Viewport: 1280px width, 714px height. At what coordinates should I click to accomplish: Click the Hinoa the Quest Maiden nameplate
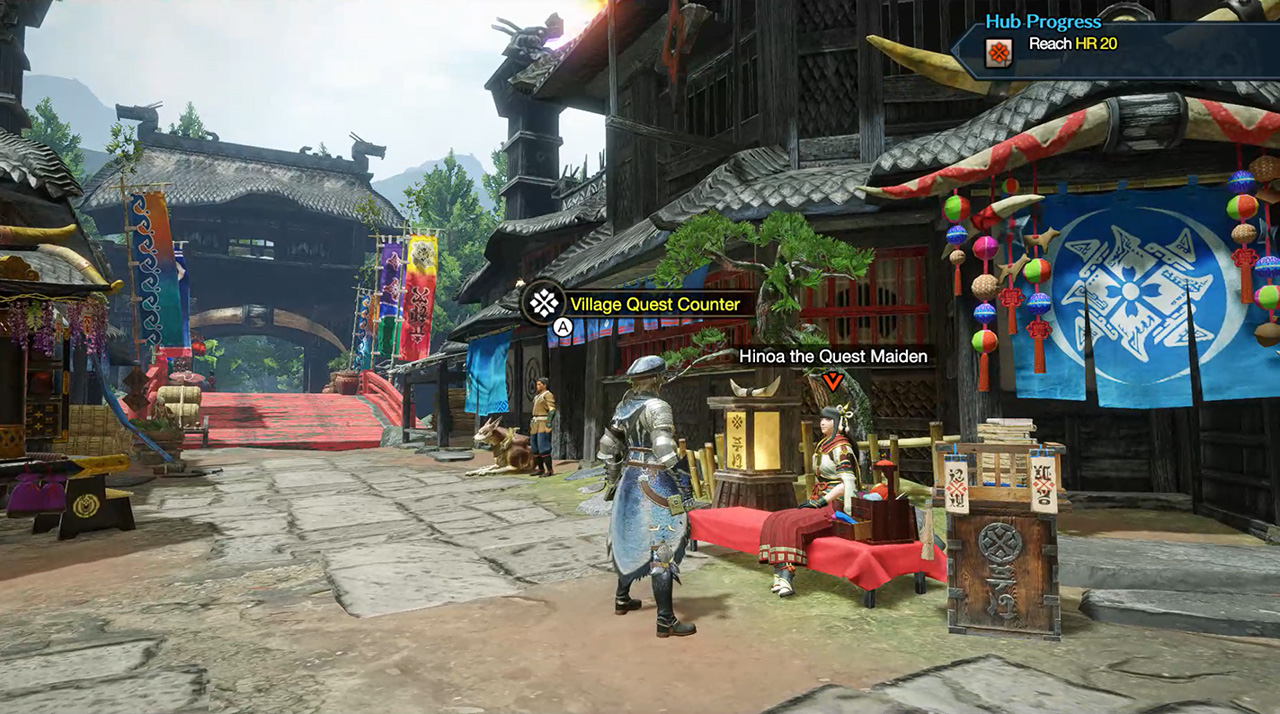[832, 356]
